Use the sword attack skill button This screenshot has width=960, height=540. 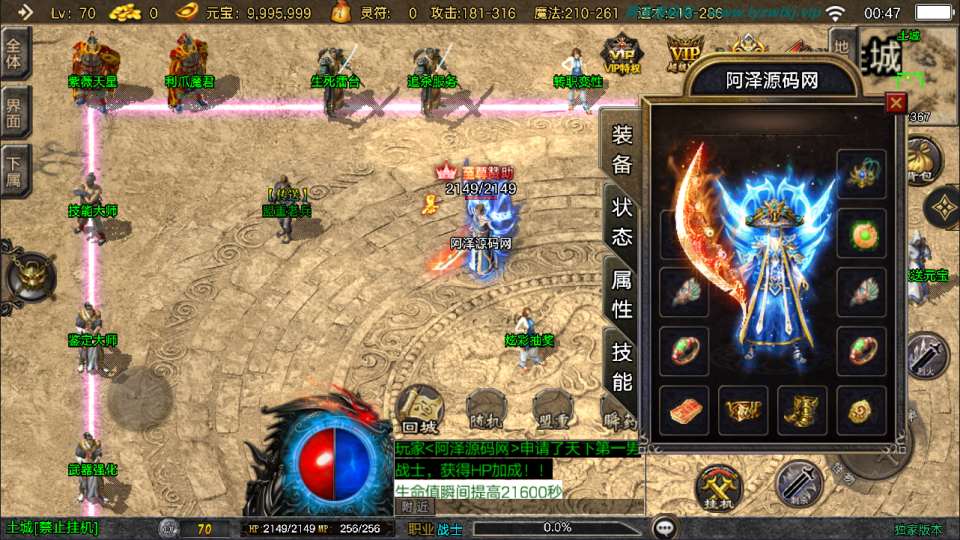click(x=799, y=484)
